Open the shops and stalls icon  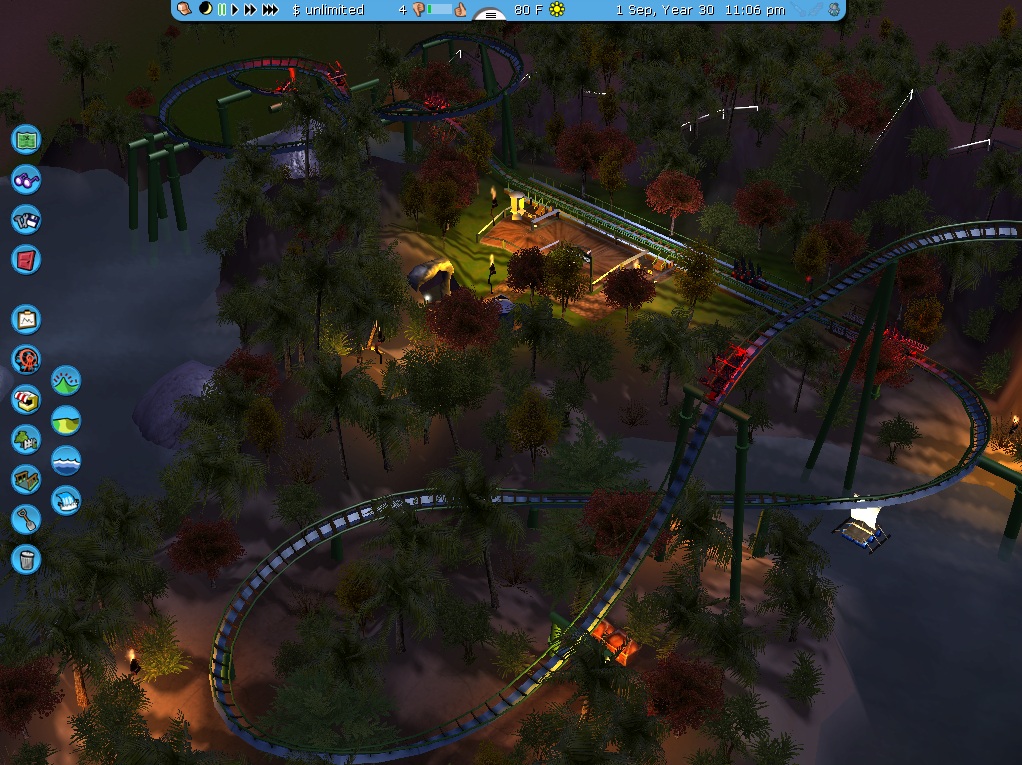(26, 399)
